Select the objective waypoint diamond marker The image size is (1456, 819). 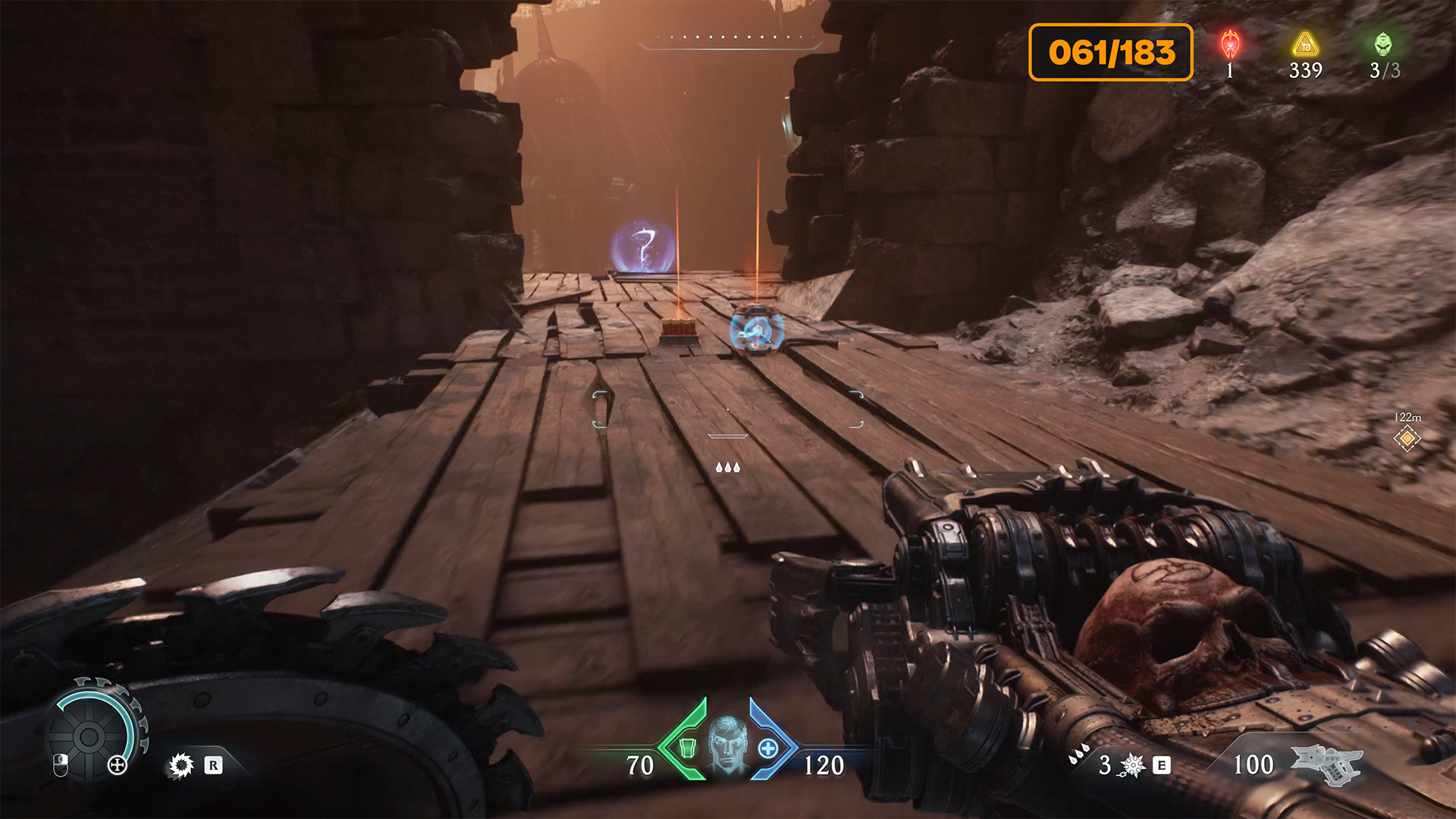1407,438
